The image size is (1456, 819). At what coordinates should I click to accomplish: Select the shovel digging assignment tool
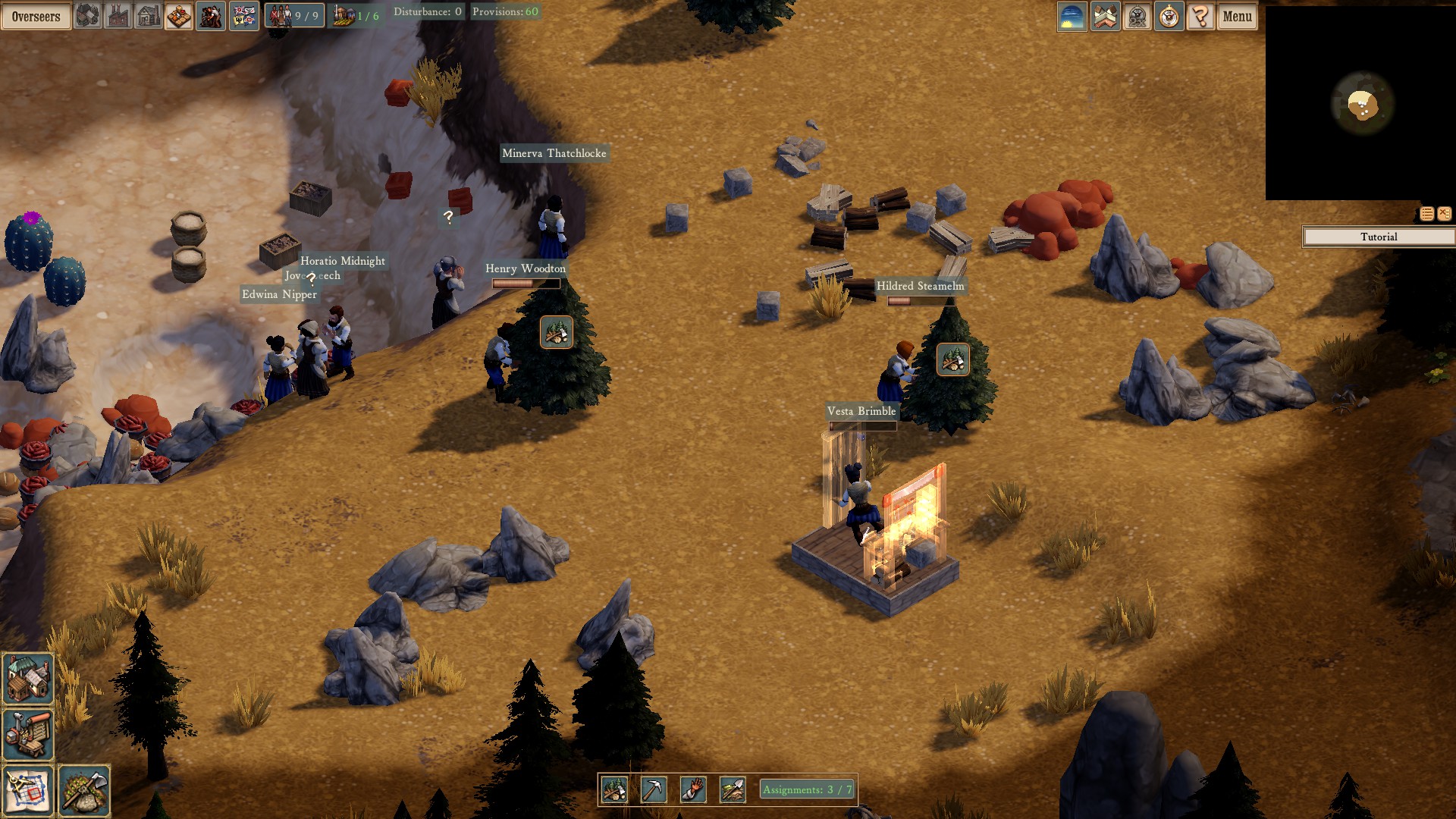(x=730, y=789)
